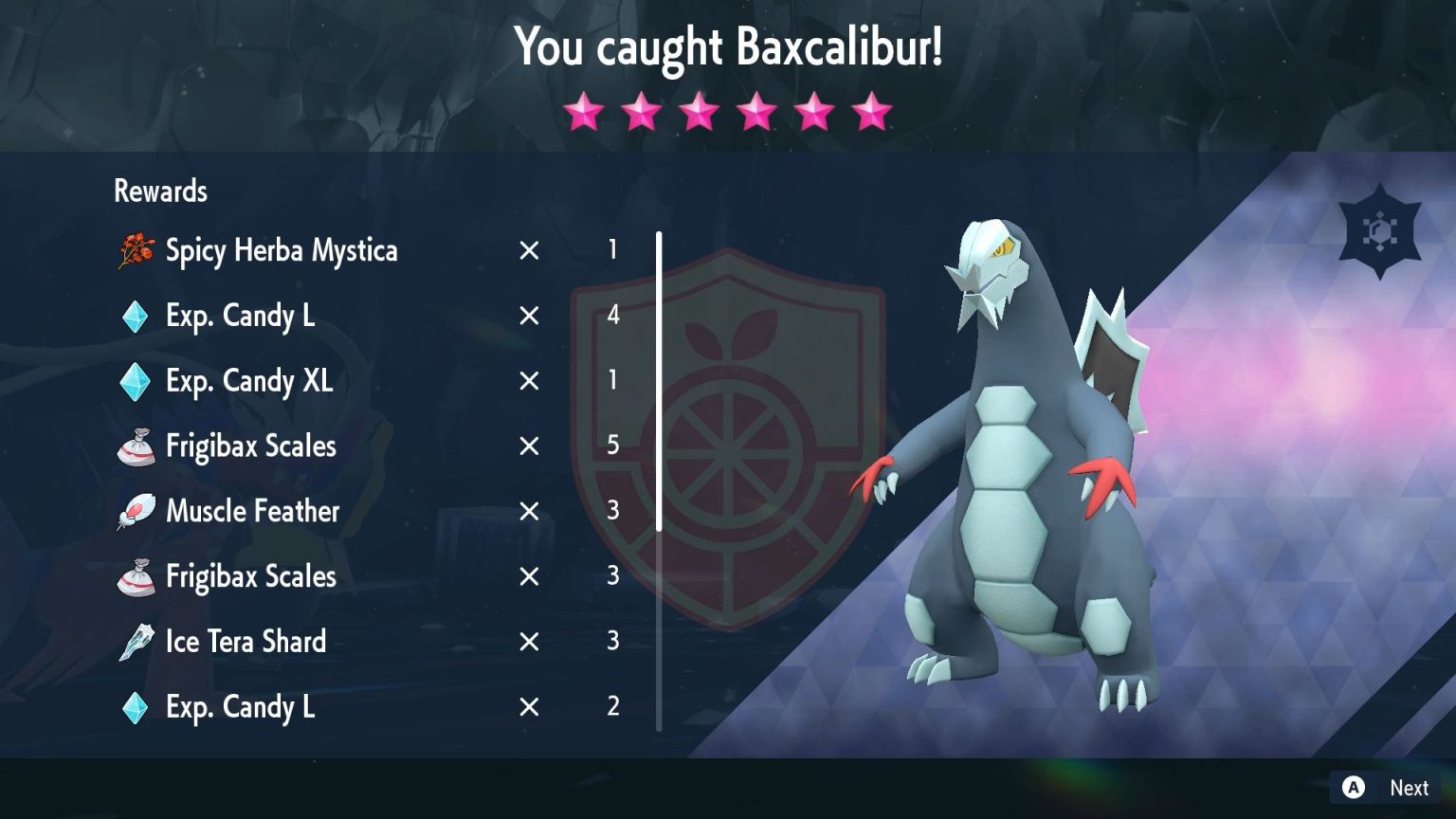Click the quantity 5 next to Frigibax Scales
The height and width of the screenshot is (819, 1456).
tap(613, 446)
